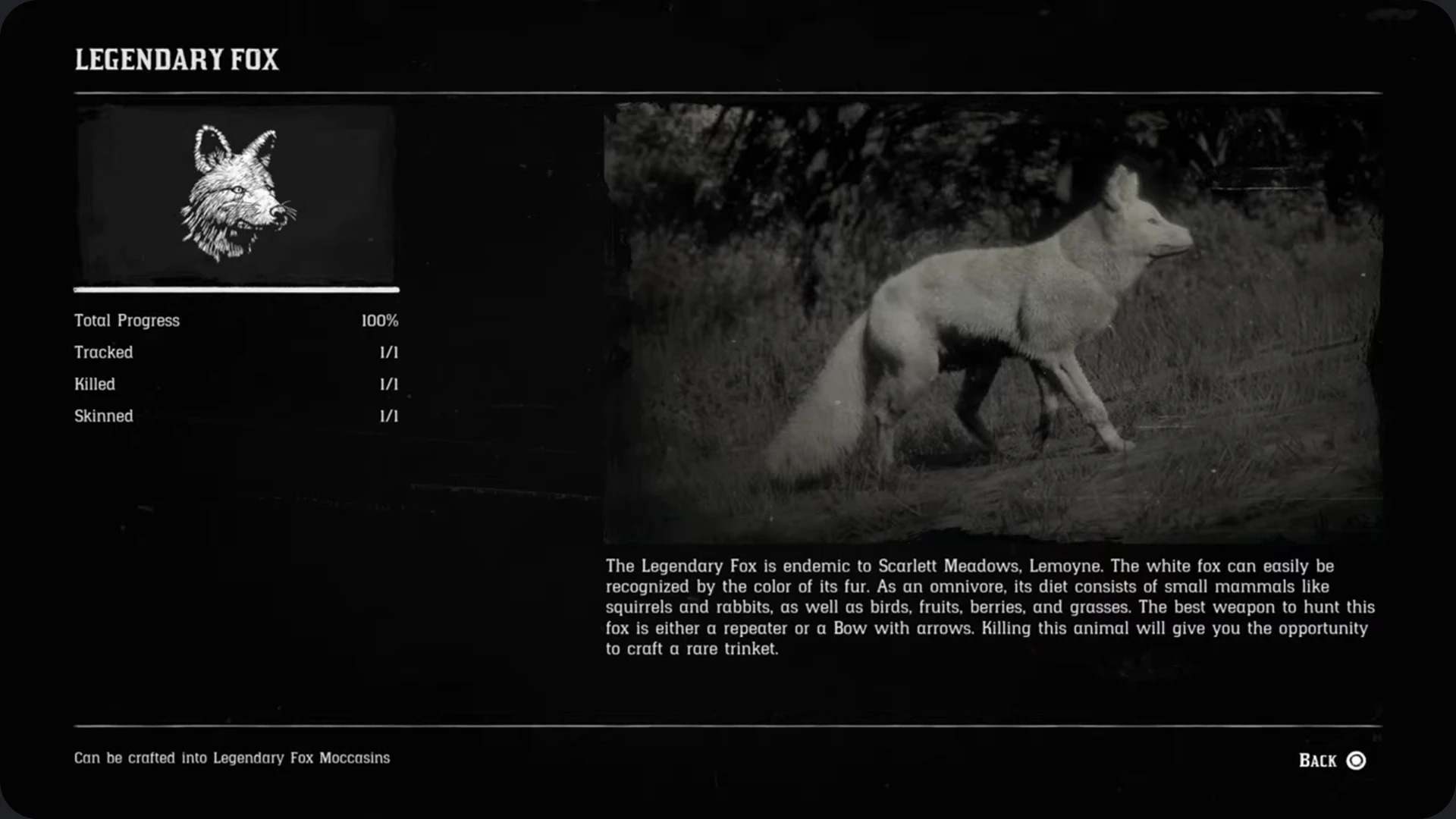Click the 100% progress bar

[235, 290]
